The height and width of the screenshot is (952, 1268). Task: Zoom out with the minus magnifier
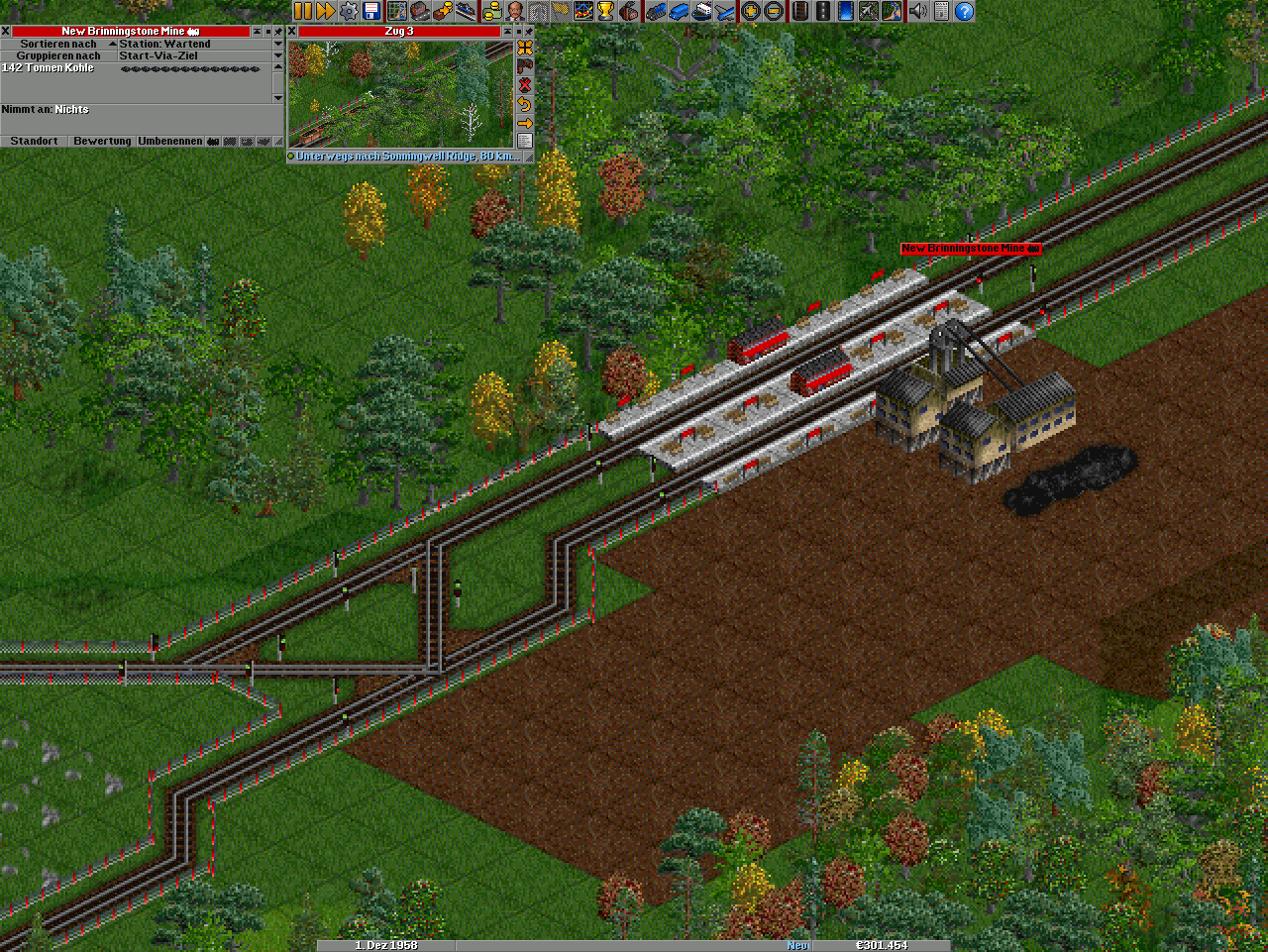(774, 11)
